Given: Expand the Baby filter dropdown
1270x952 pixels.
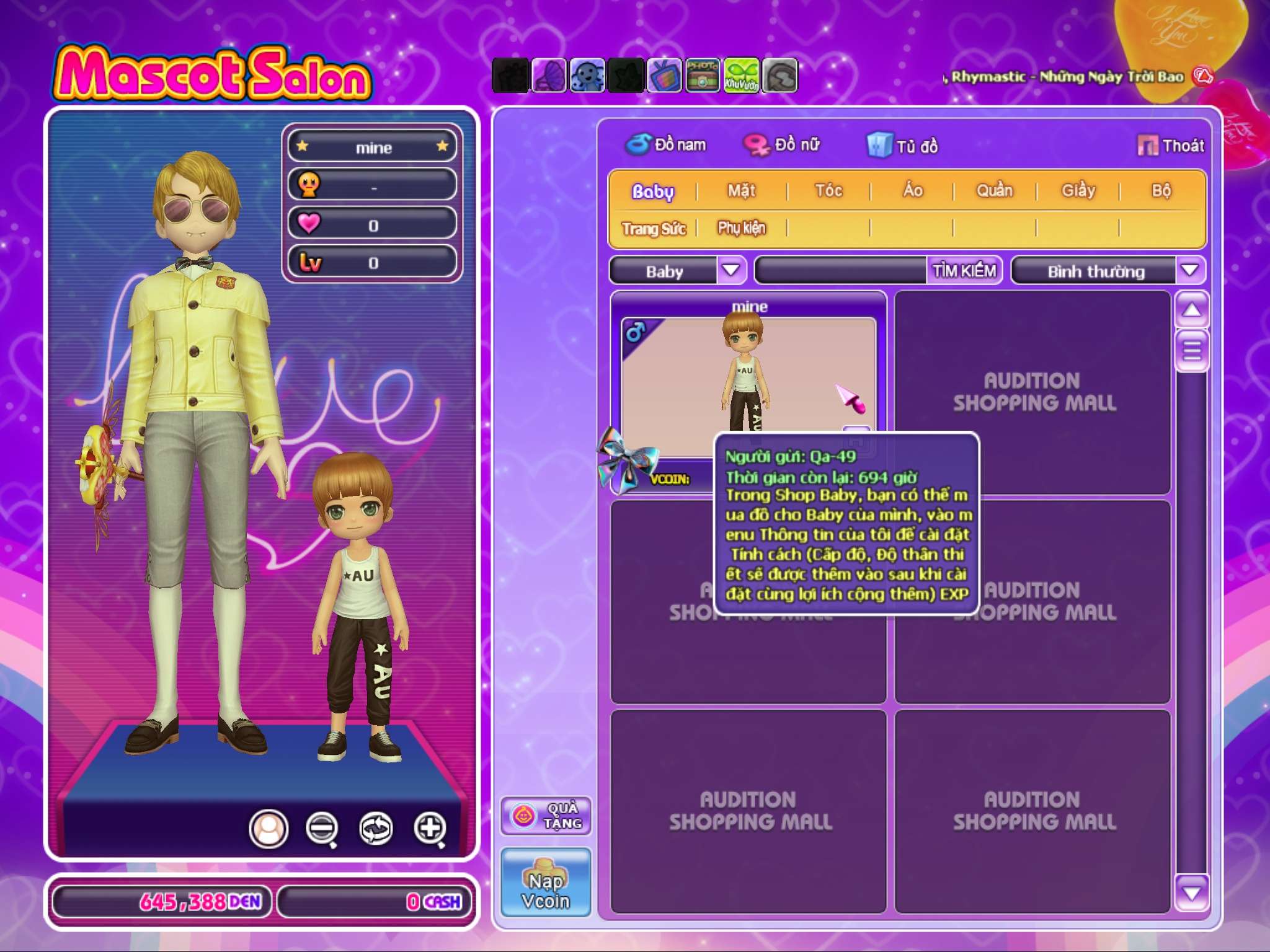Looking at the screenshot, I should 731,270.
